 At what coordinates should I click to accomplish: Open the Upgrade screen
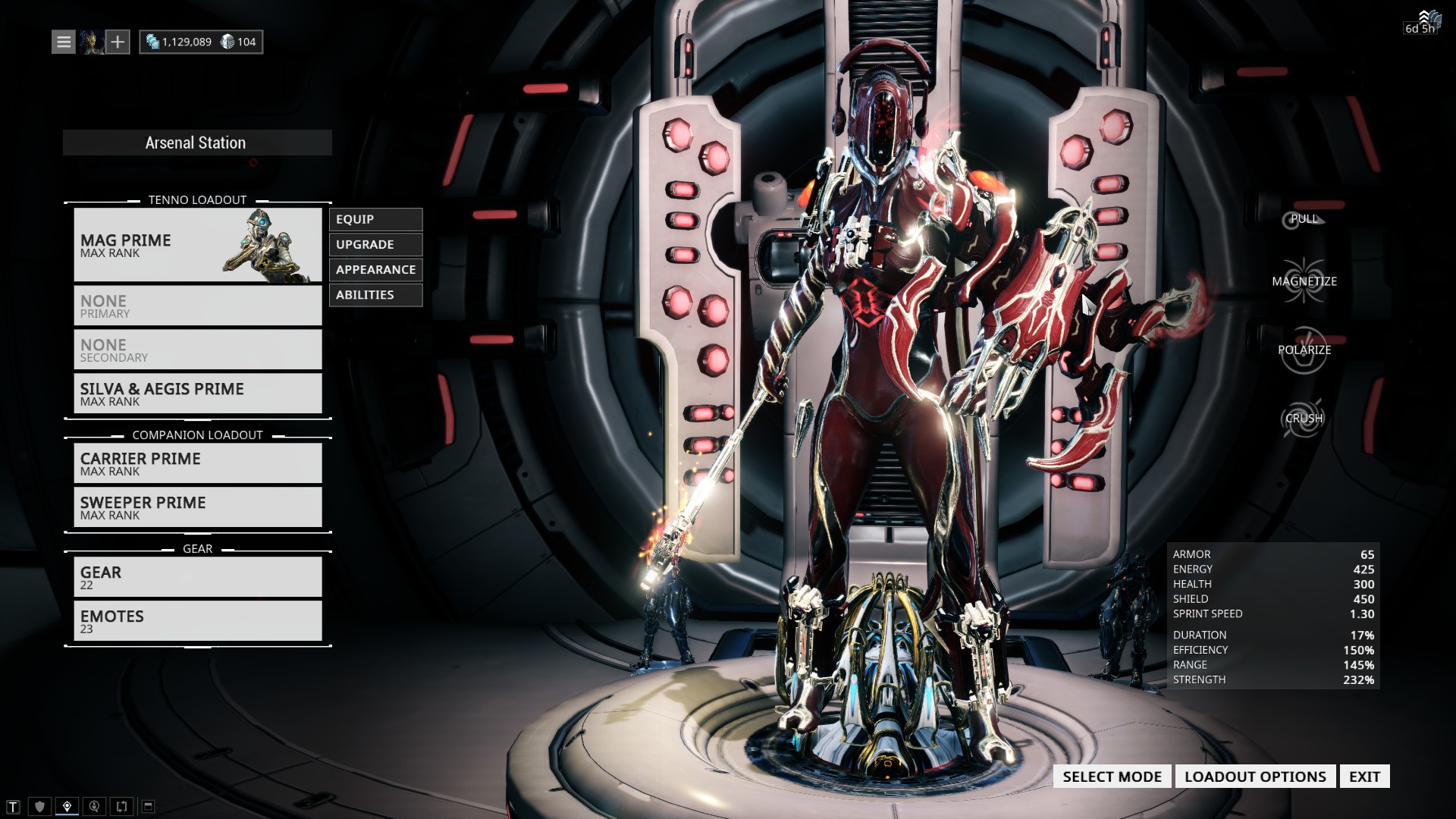coord(375,244)
